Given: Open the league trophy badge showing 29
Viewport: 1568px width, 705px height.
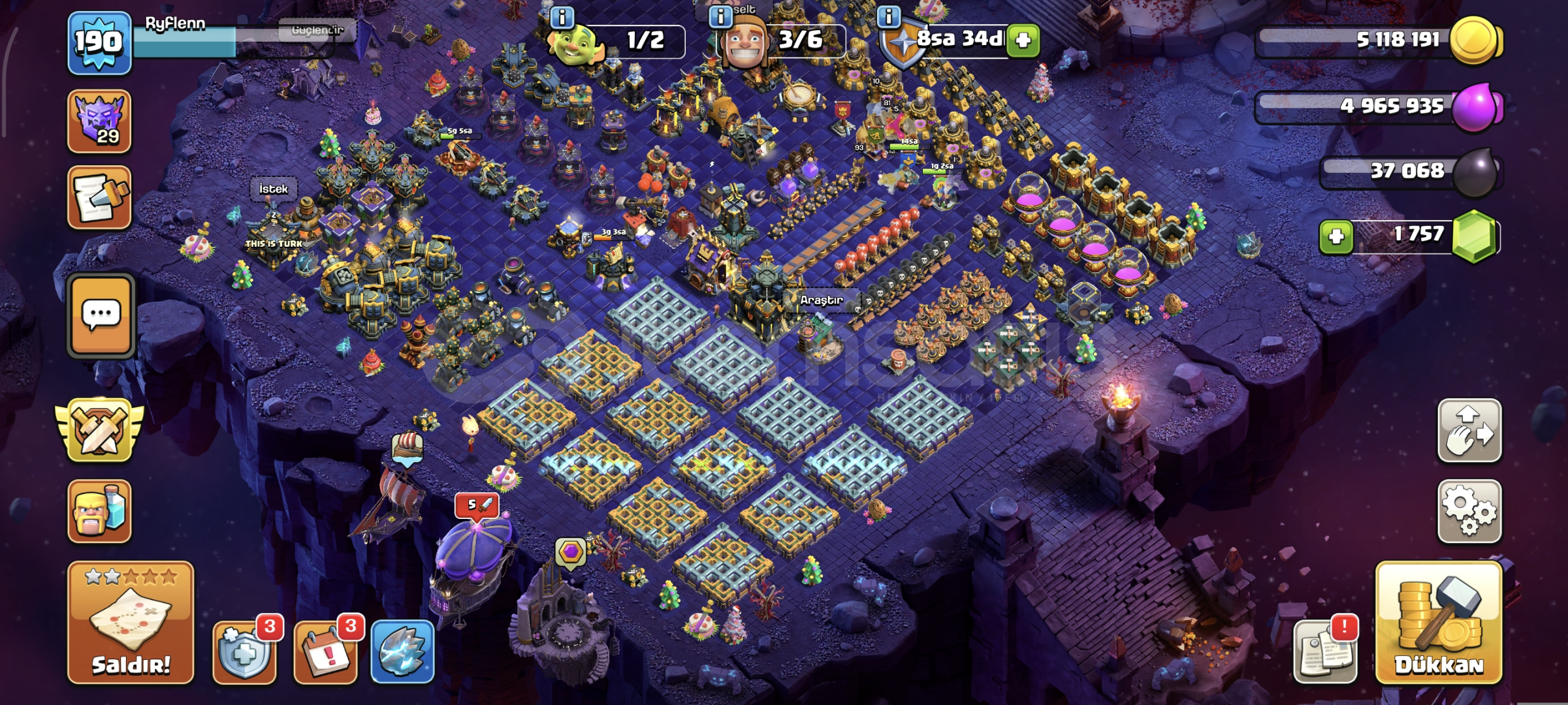Looking at the screenshot, I should coord(99,121).
